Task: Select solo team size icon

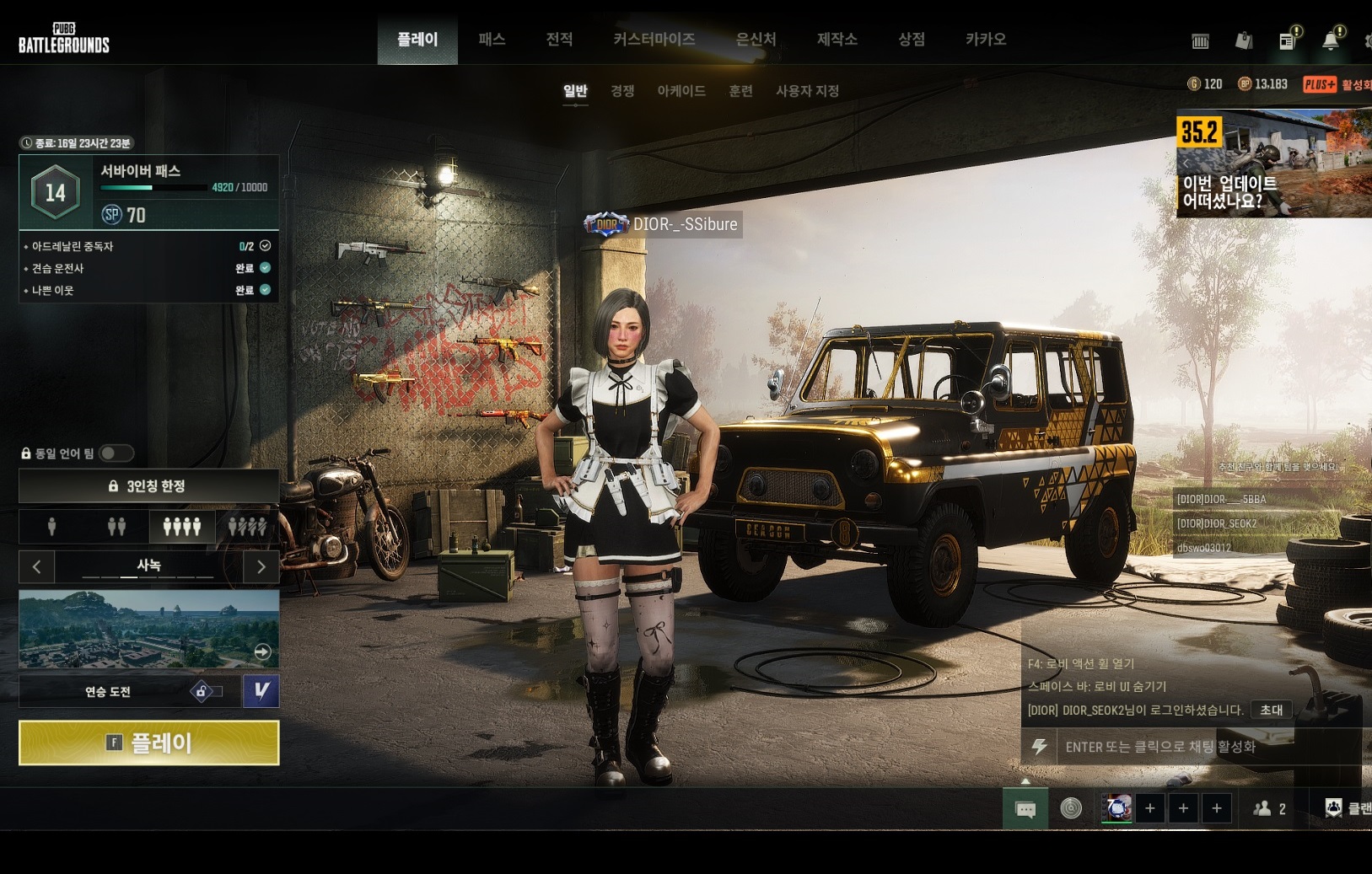Action: pyautogui.click(x=52, y=527)
